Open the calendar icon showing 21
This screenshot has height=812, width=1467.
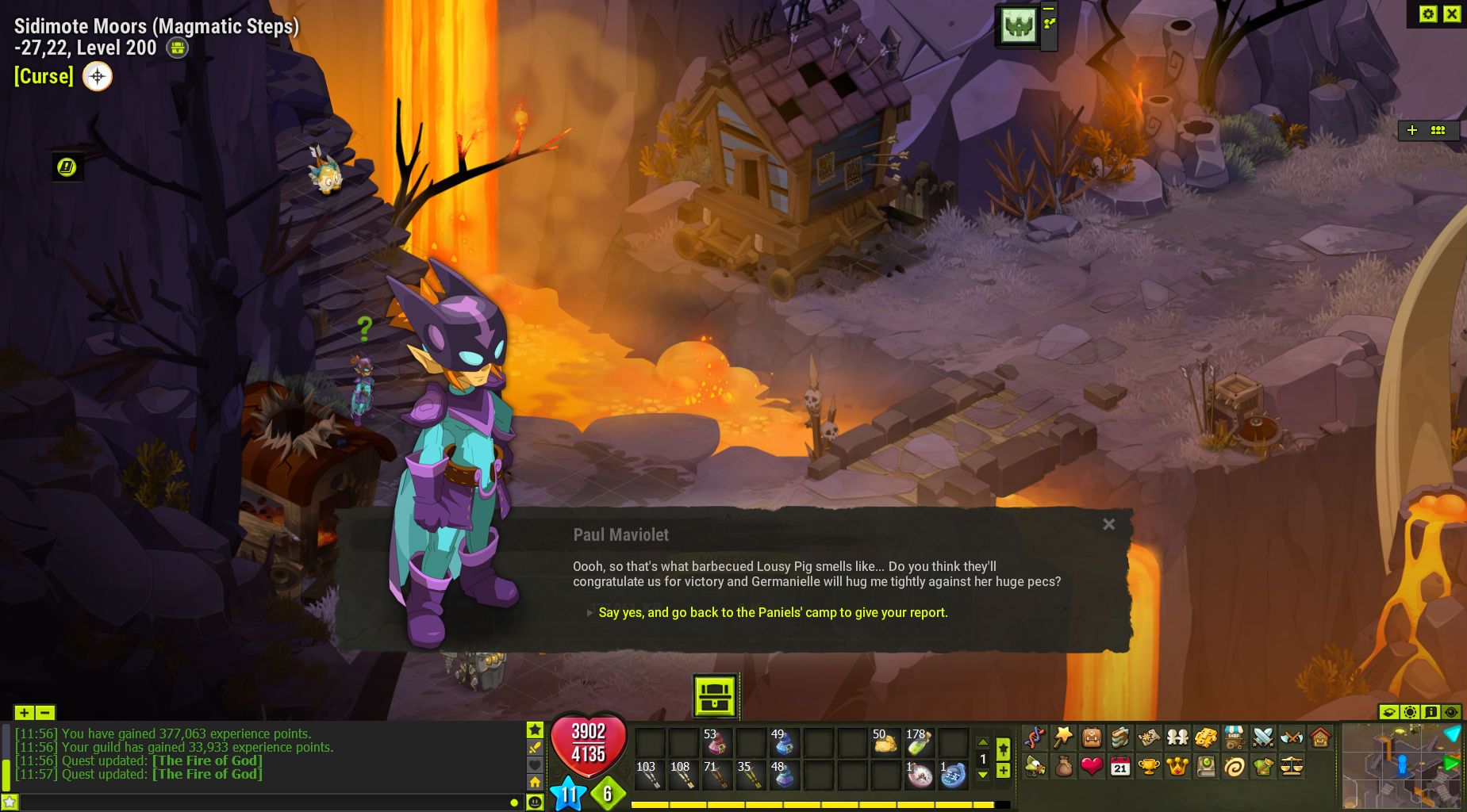pyautogui.click(x=1120, y=766)
